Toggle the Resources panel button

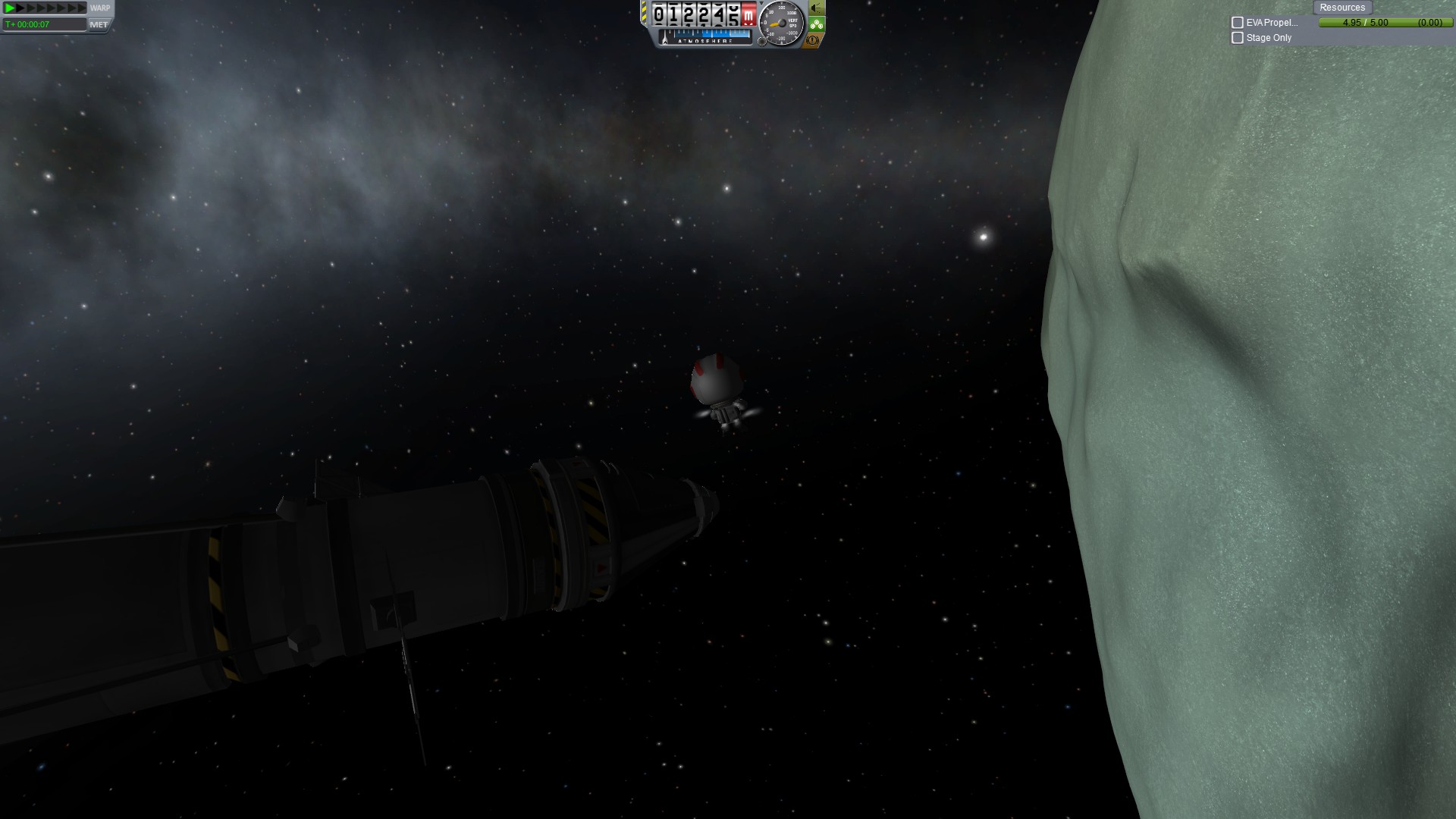point(1341,8)
